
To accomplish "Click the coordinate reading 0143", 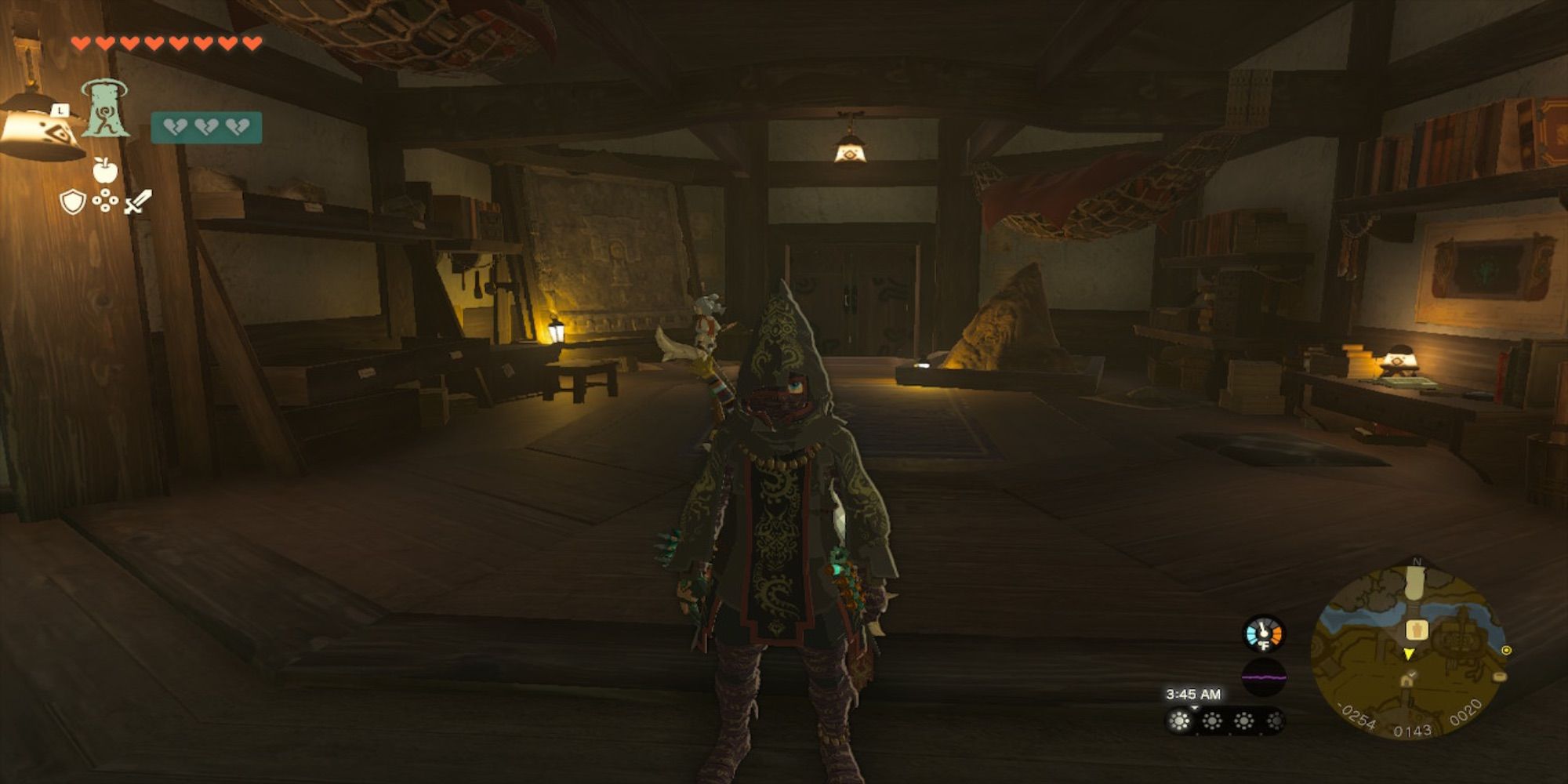I will point(1412,728).
